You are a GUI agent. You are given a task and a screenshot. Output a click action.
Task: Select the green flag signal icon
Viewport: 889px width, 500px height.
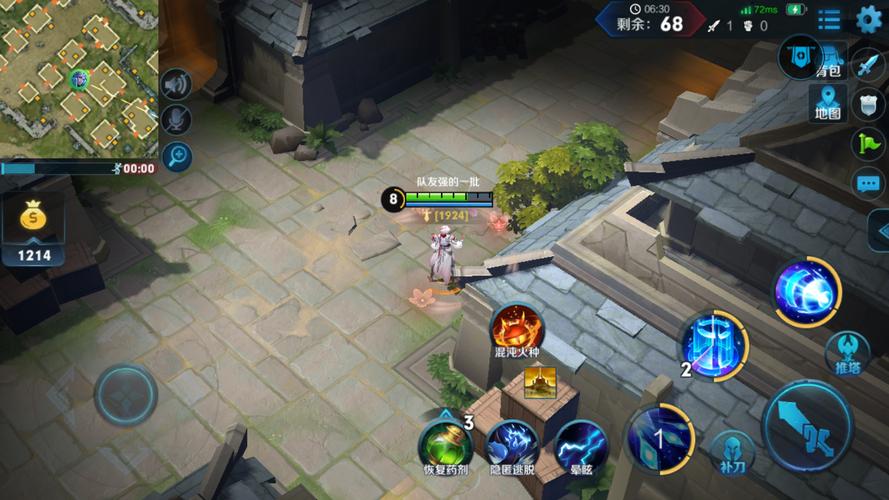(x=868, y=144)
